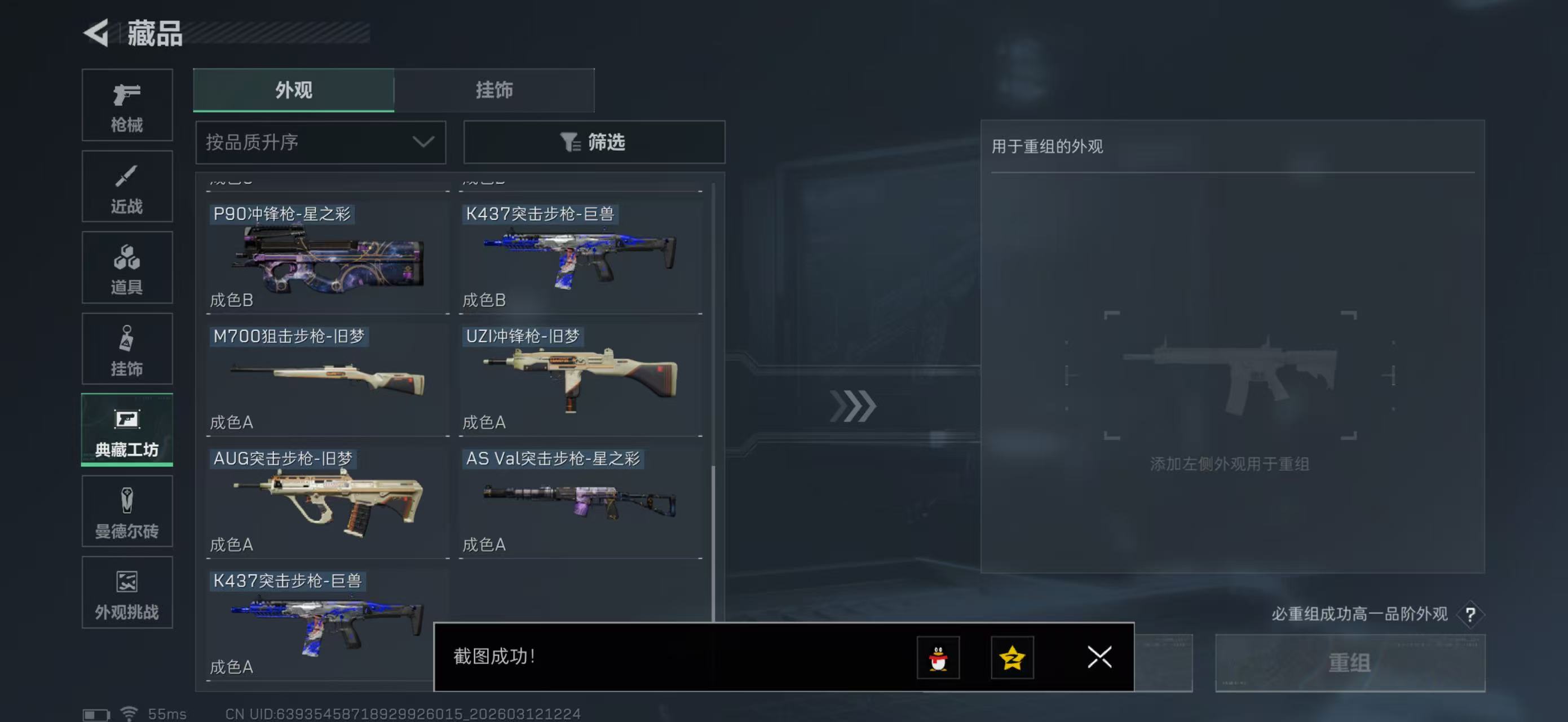Image resolution: width=1568 pixels, height=722 pixels.
Task: Select the 外观 tab
Action: [x=294, y=90]
